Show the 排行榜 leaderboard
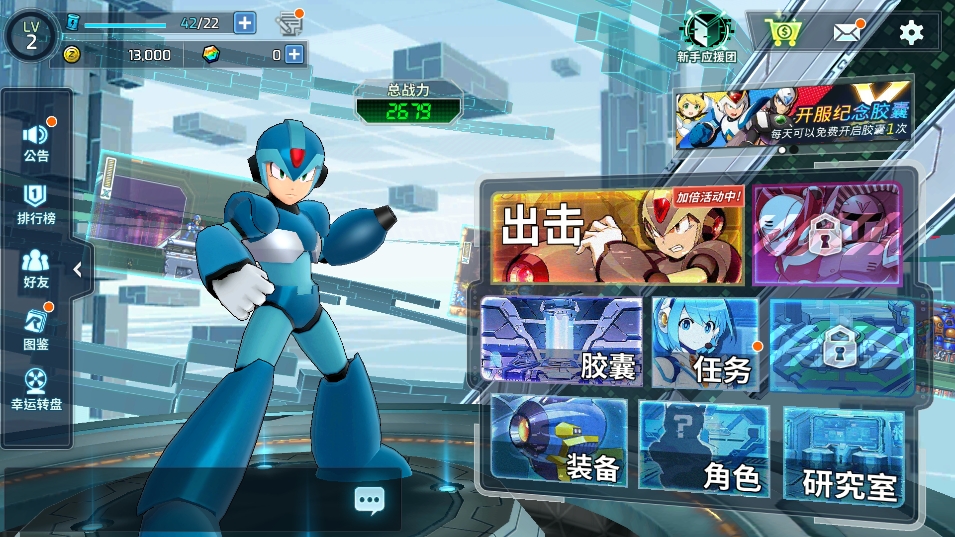The image size is (955, 537). click(x=37, y=204)
